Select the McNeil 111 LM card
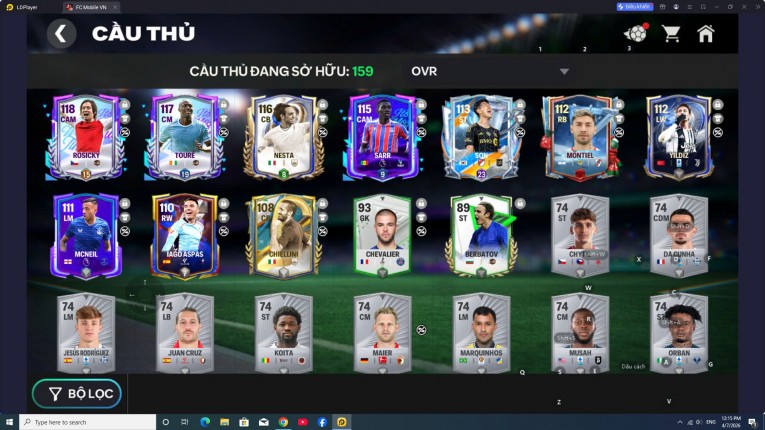765x430 pixels. click(88, 236)
